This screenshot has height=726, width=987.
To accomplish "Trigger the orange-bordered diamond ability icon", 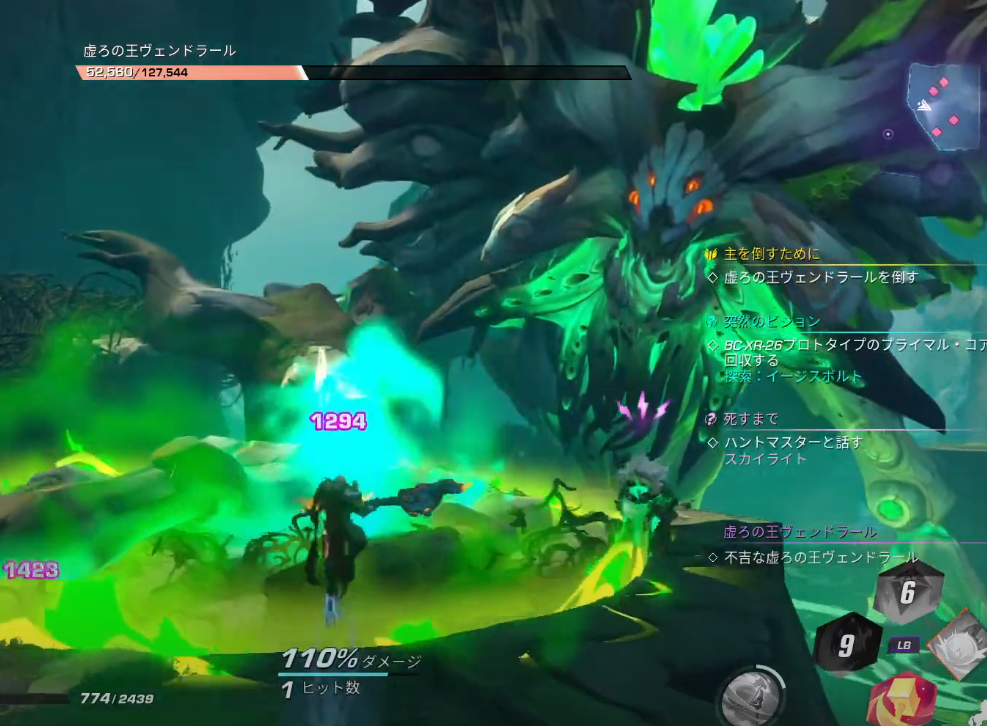I will (959, 645).
